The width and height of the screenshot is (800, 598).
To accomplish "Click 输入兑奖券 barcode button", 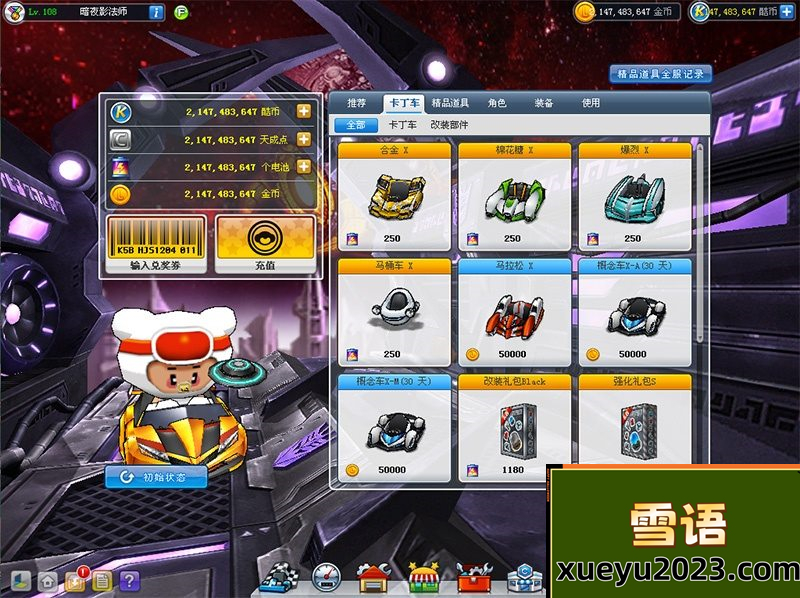I will 157,245.
